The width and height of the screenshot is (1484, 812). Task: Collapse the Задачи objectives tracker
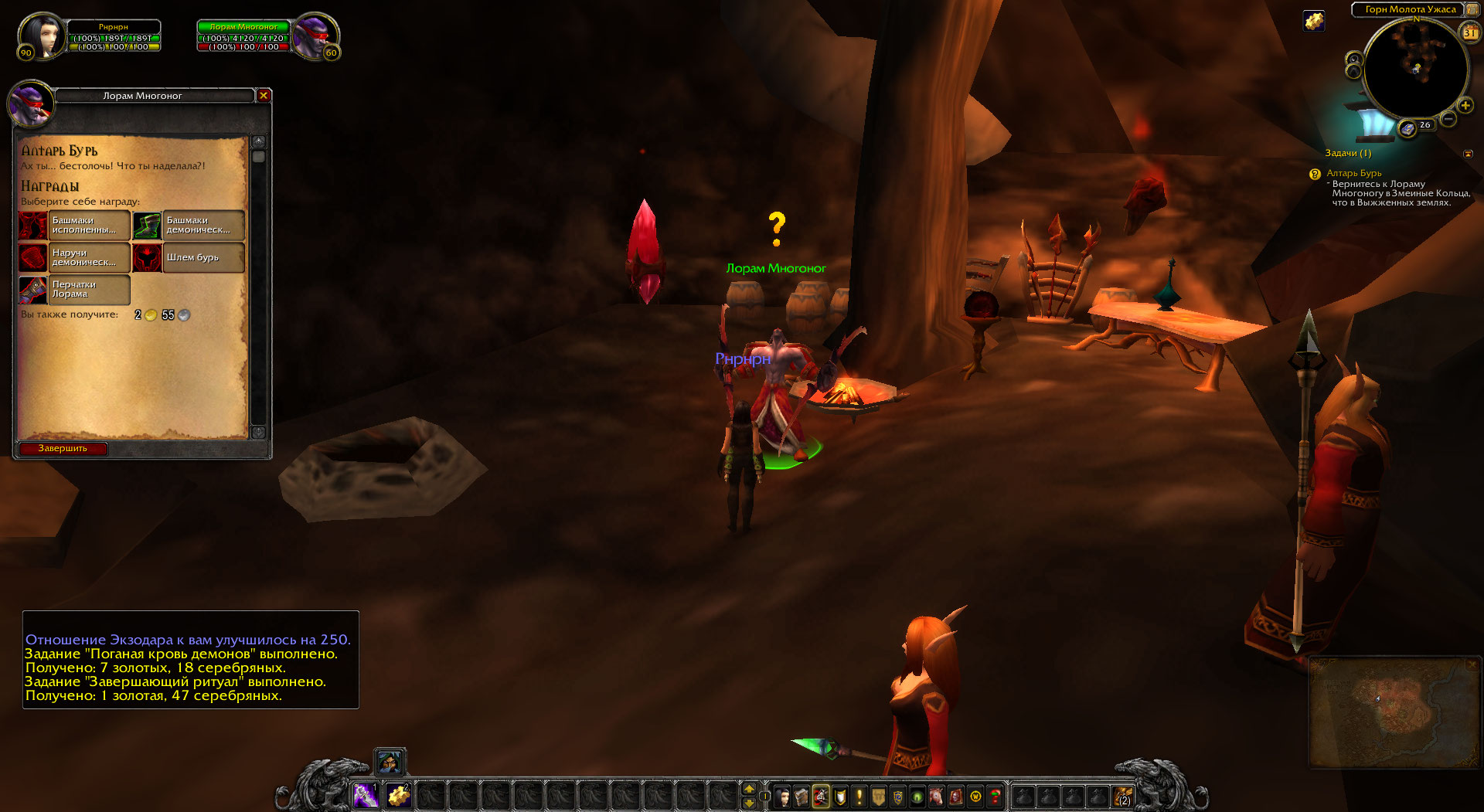pos(1468,154)
